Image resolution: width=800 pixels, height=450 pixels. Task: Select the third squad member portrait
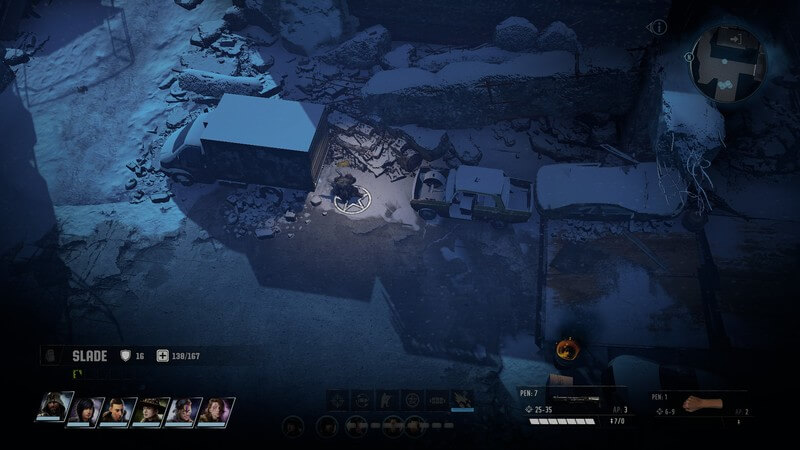(x=118, y=410)
